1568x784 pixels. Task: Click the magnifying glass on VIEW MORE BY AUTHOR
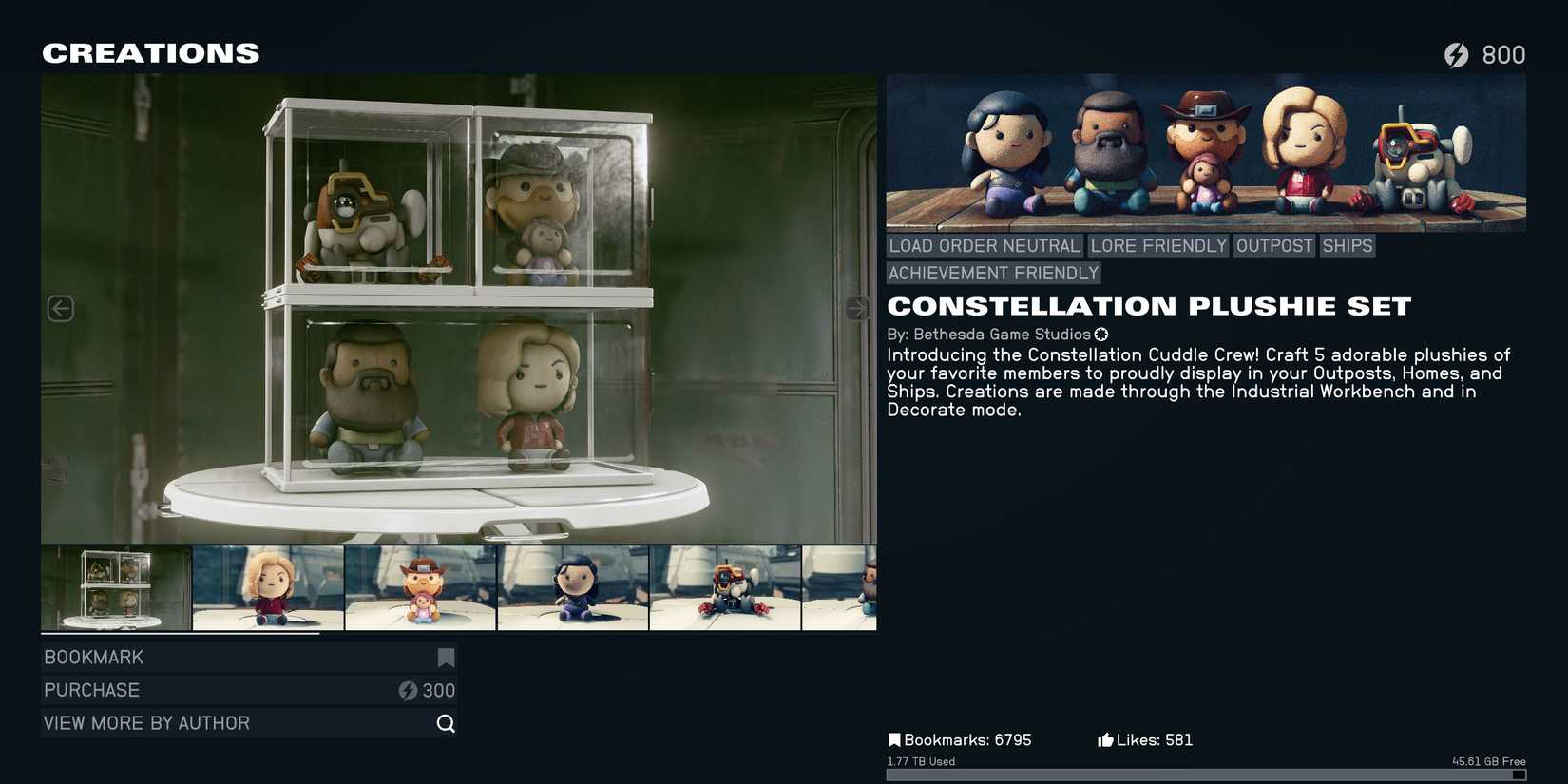(x=445, y=722)
